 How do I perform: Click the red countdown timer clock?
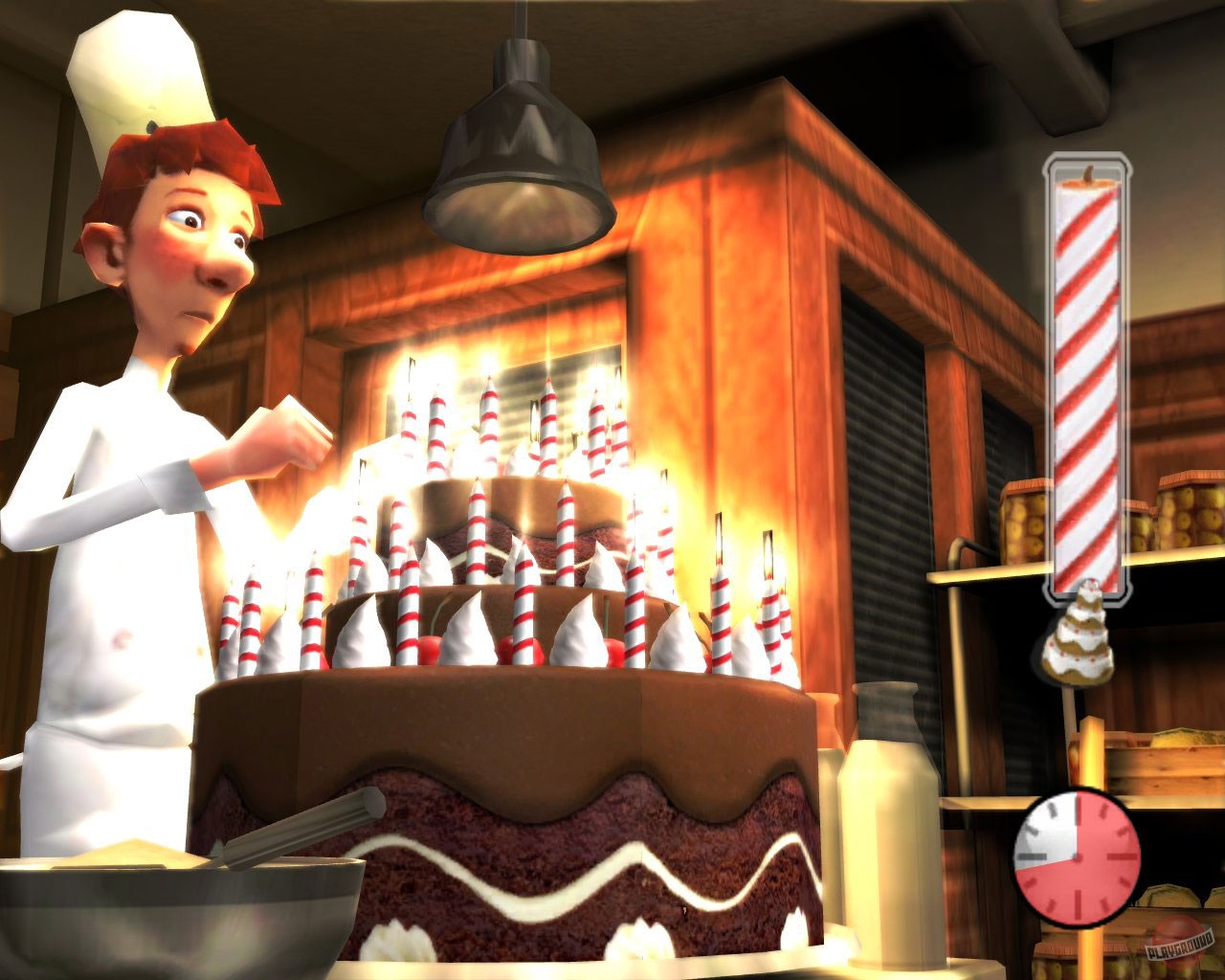point(1080,857)
